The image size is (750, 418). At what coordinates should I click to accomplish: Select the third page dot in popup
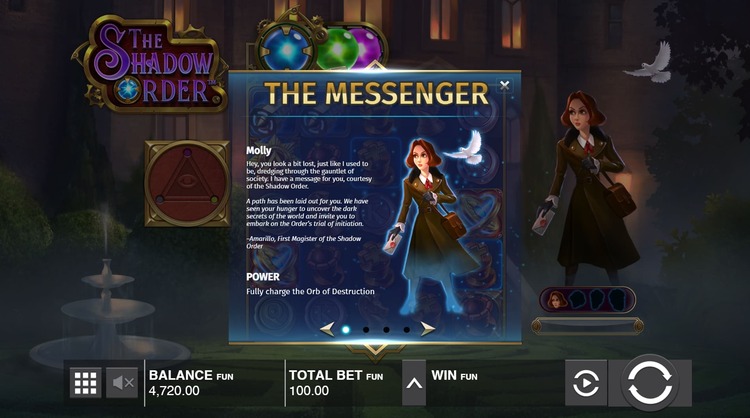[386, 329]
